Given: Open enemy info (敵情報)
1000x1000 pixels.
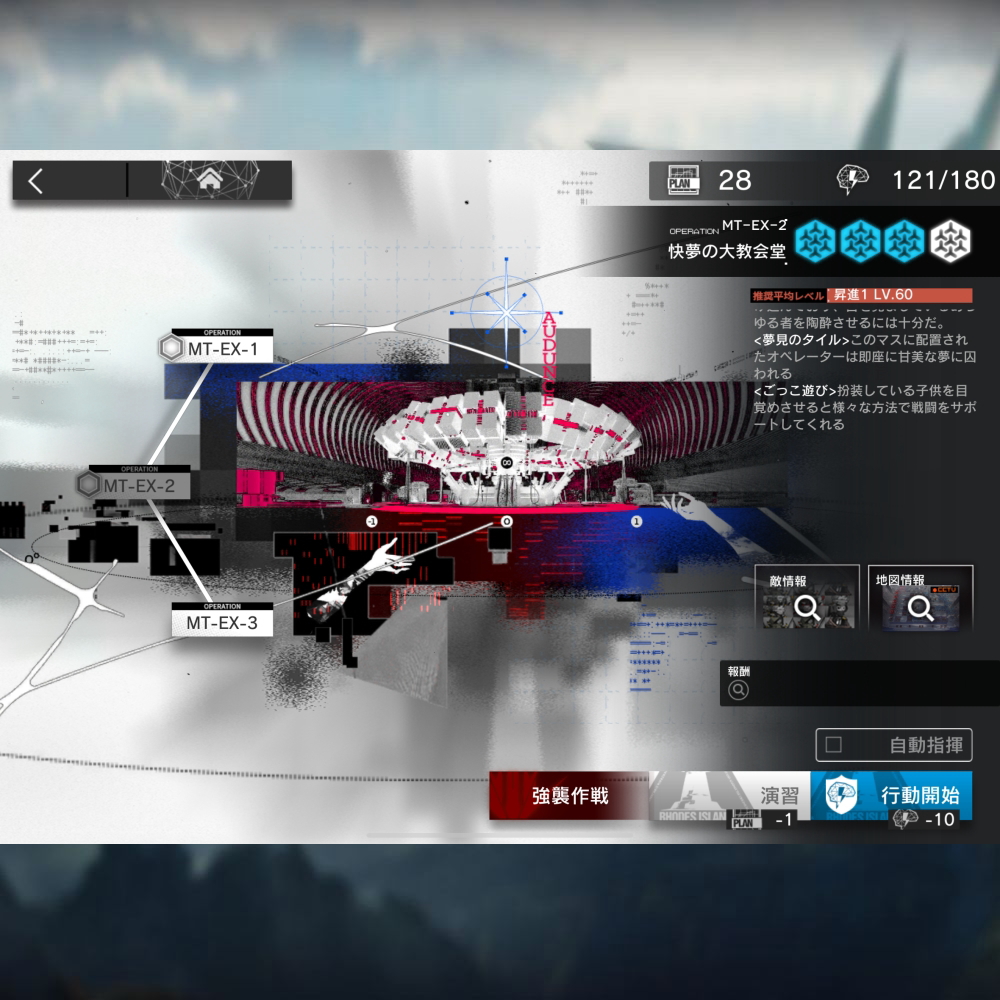Looking at the screenshot, I should pyautogui.click(x=807, y=598).
